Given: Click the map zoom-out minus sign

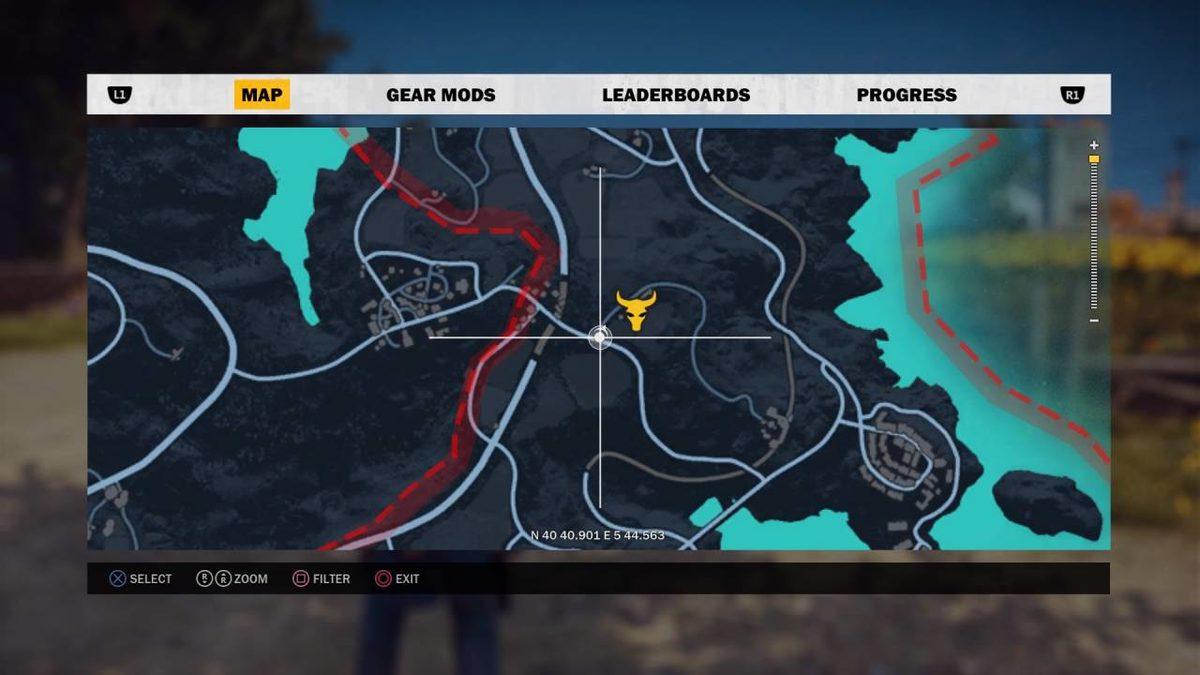Looking at the screenshot, I should click(1094, 320).
